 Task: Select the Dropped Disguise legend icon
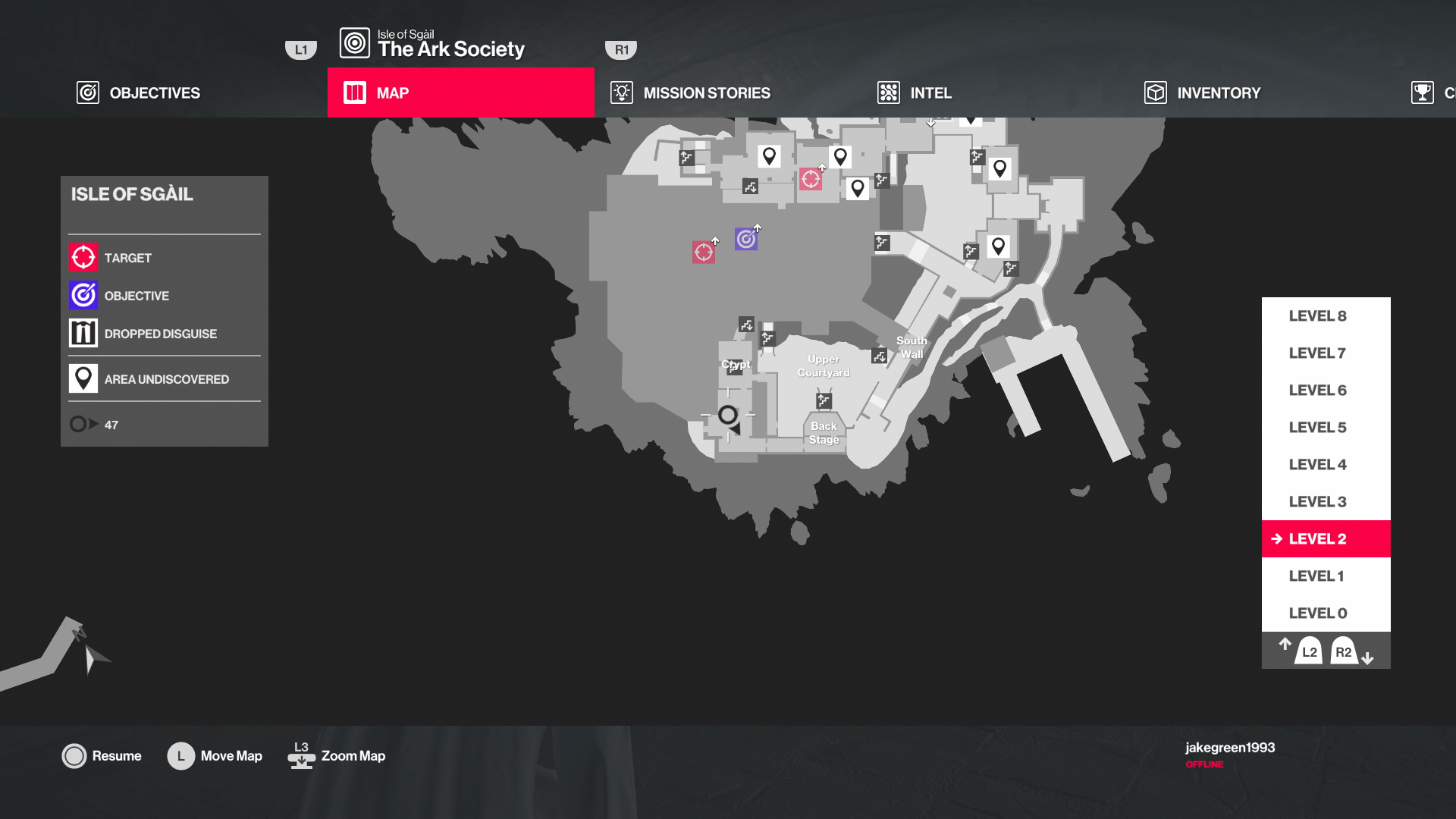pyautogui.click(x=83, y=333)
